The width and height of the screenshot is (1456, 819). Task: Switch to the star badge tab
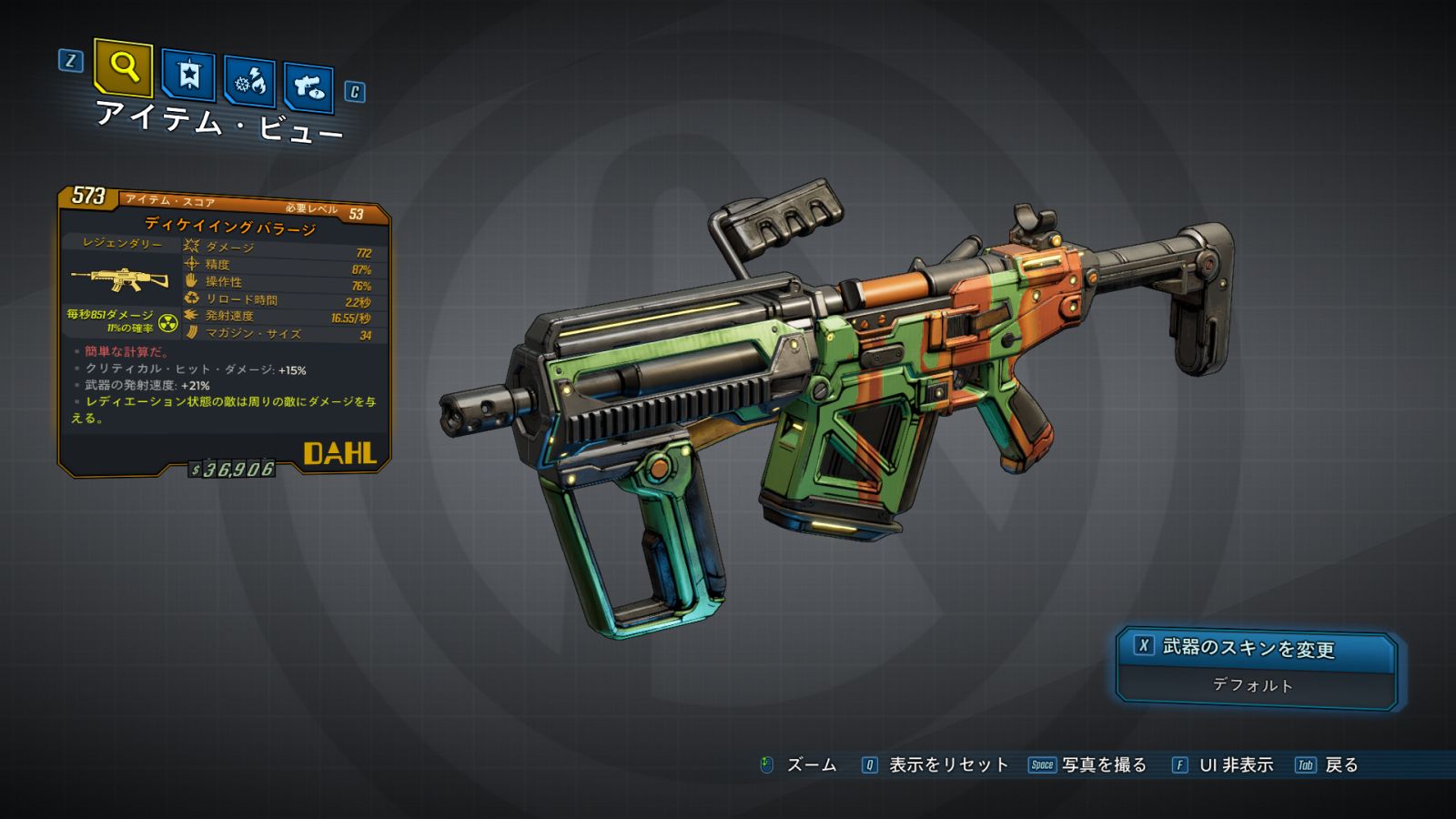point(188,76)
